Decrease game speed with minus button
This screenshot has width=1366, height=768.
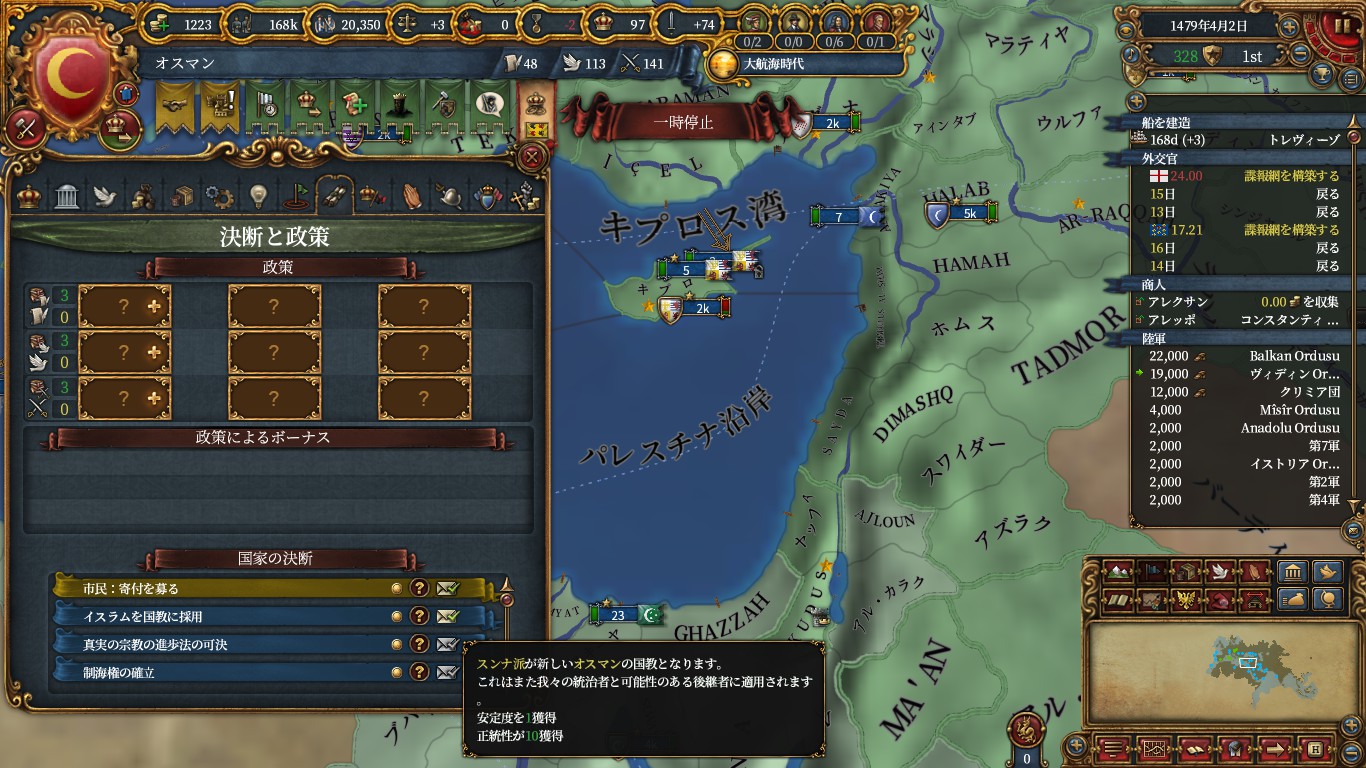click(1301, 55)
